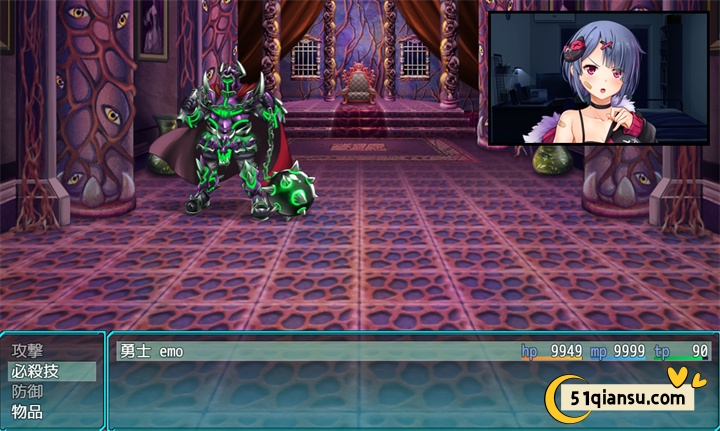Screen dimensions: 720x431
Task: Select the 攻擊 attack command
Action: coord(28,351)
